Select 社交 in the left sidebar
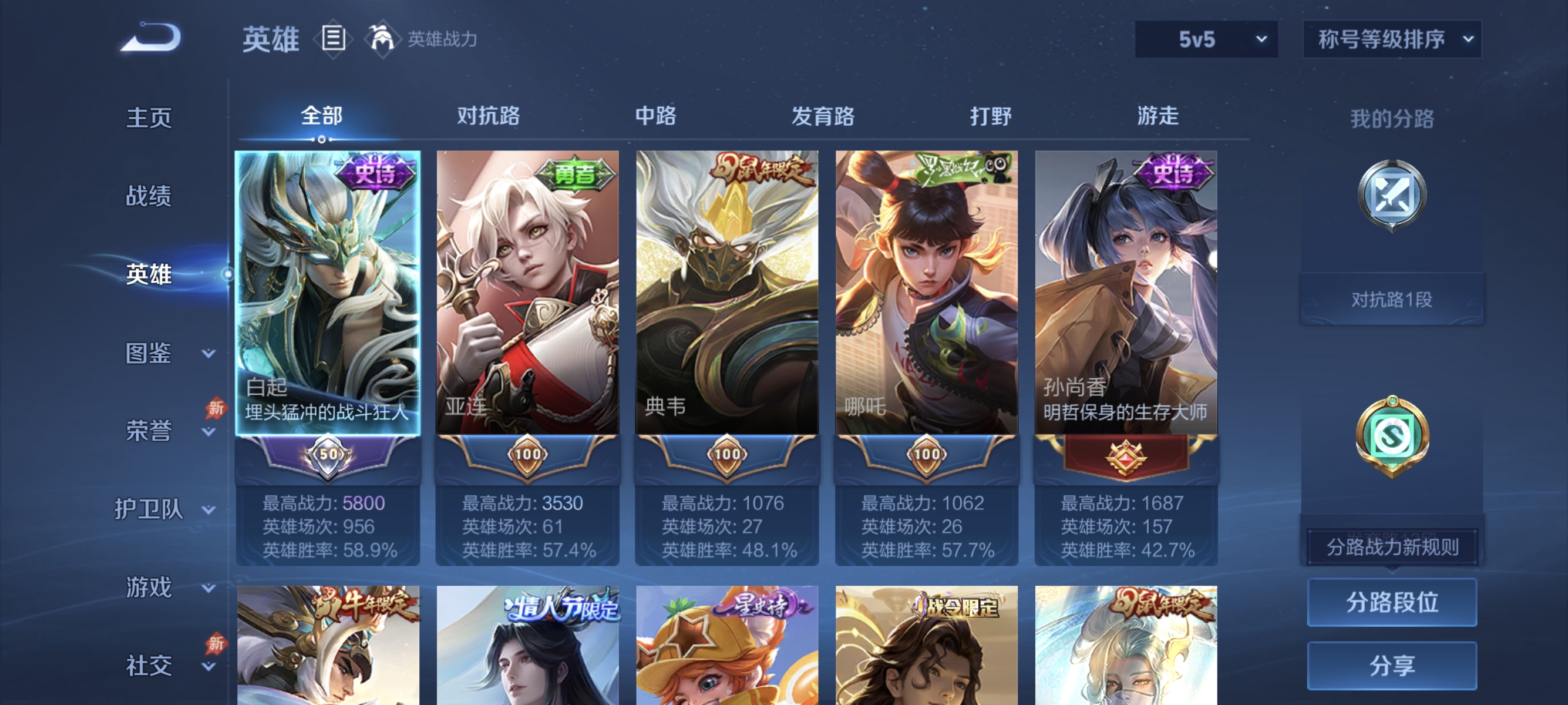 tap(149, 666)
